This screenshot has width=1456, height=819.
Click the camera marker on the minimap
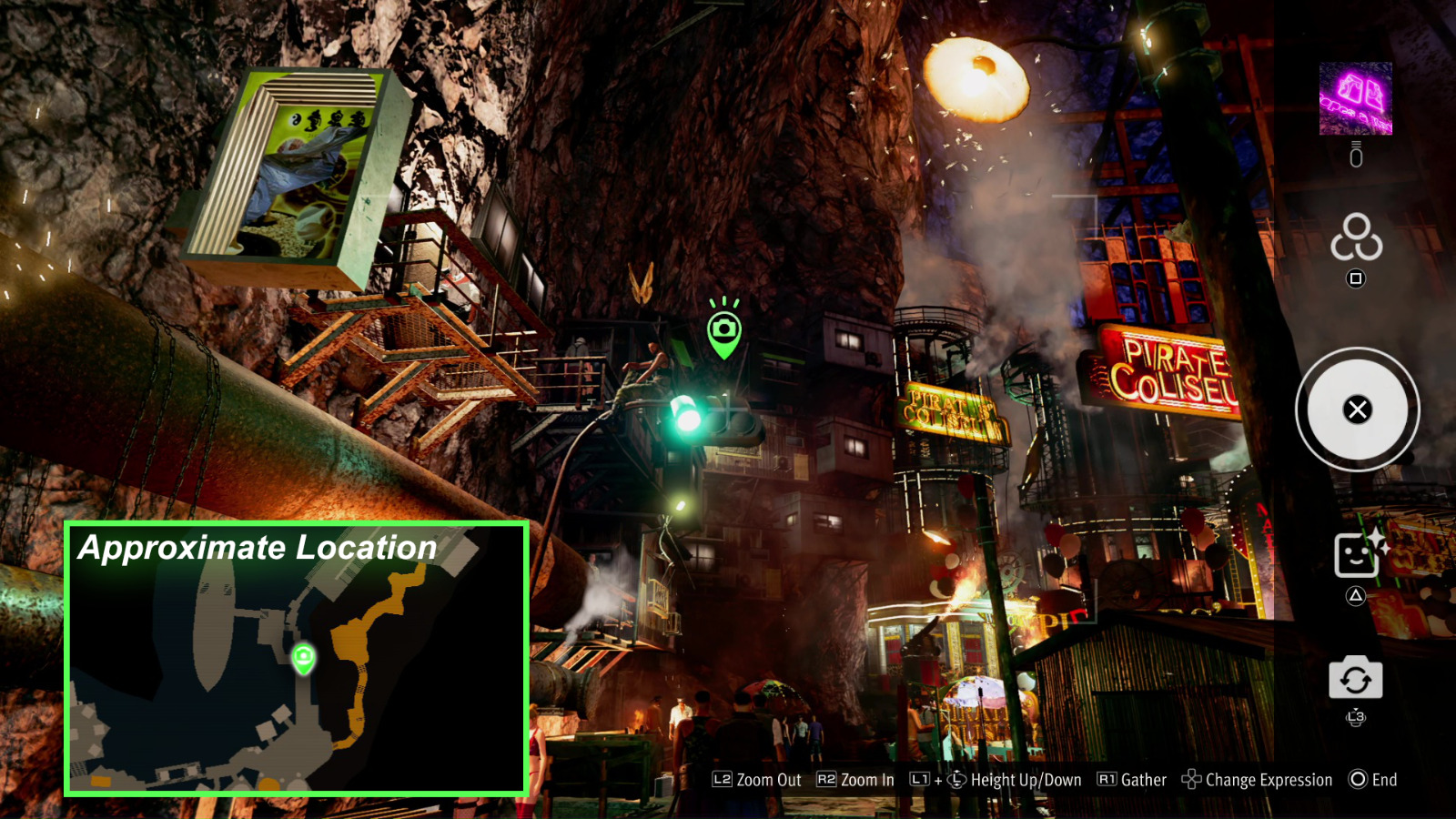click(x=303, y=659)
